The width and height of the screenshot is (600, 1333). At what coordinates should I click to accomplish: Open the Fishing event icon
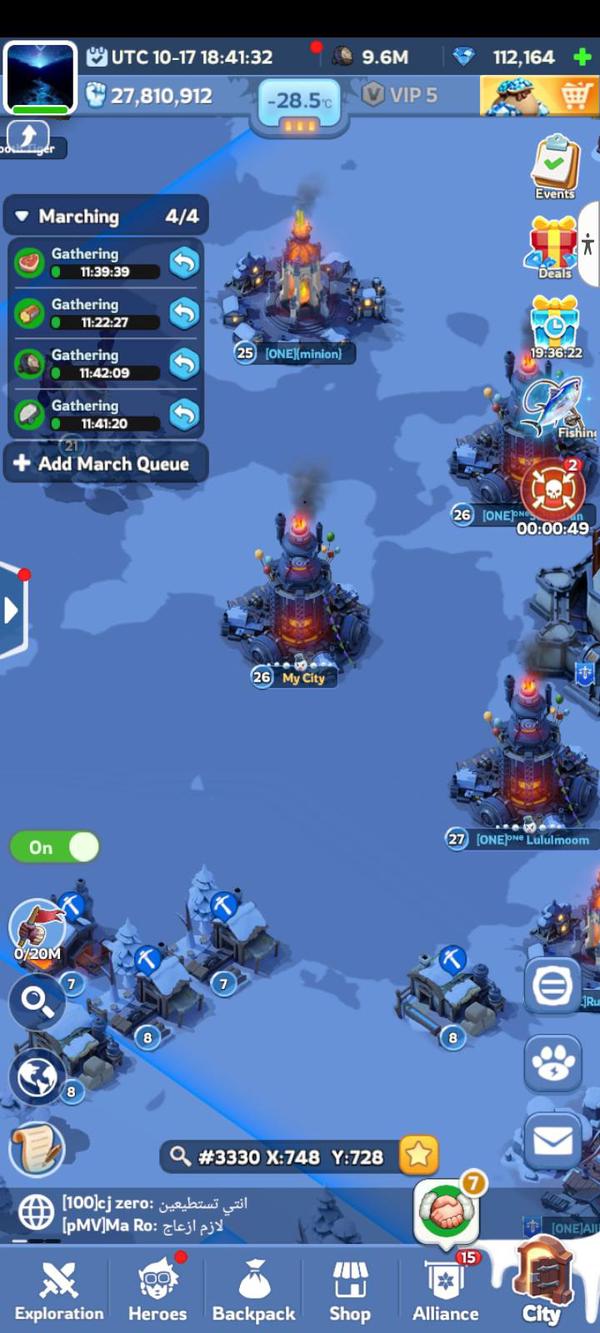554,406
